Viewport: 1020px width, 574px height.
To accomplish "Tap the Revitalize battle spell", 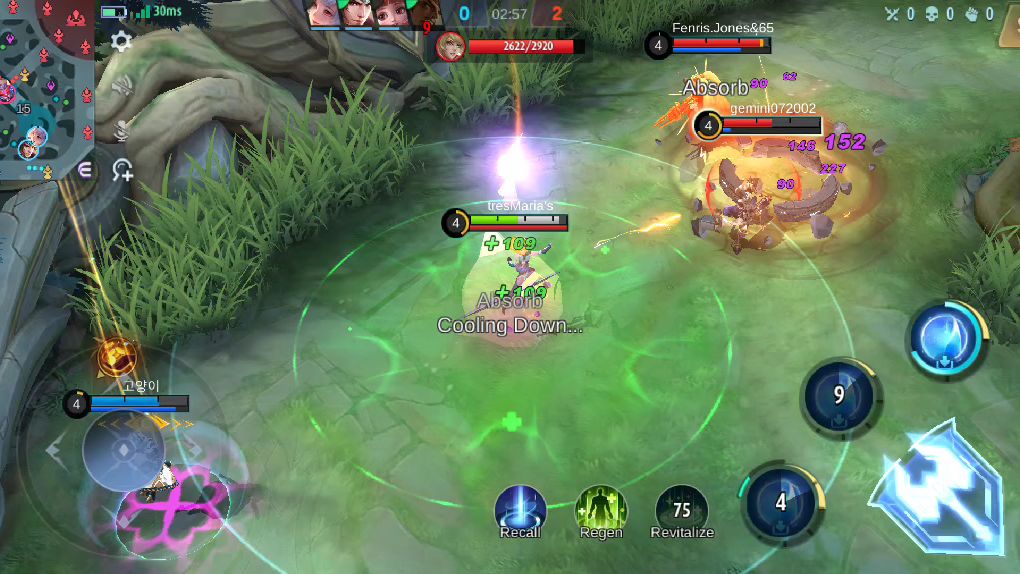I will [x=682, y=509].
